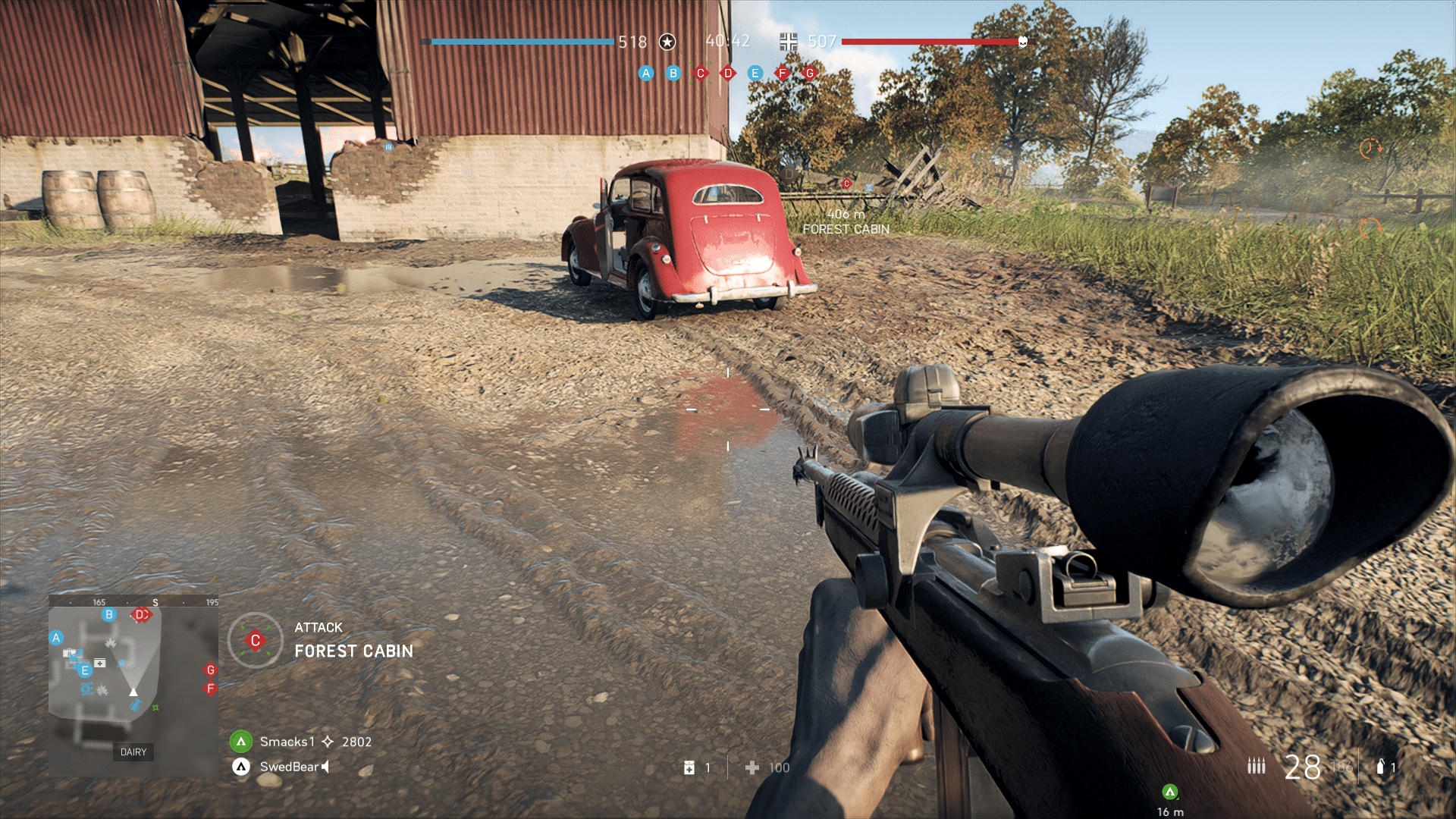Select flag C in the top objective row
This screenshot has width=1456, height=819.
701,74
